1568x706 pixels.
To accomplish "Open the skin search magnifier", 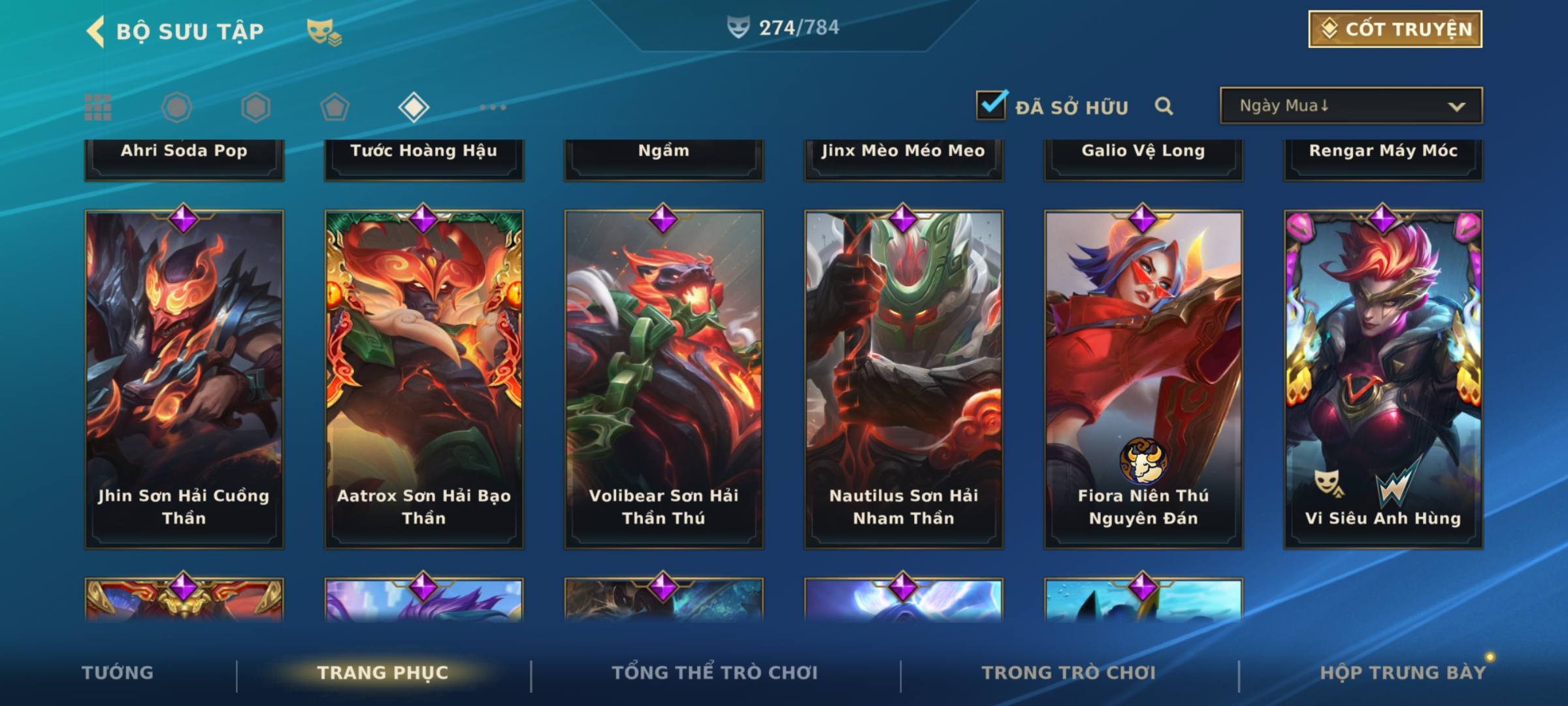I will 1164,106.
